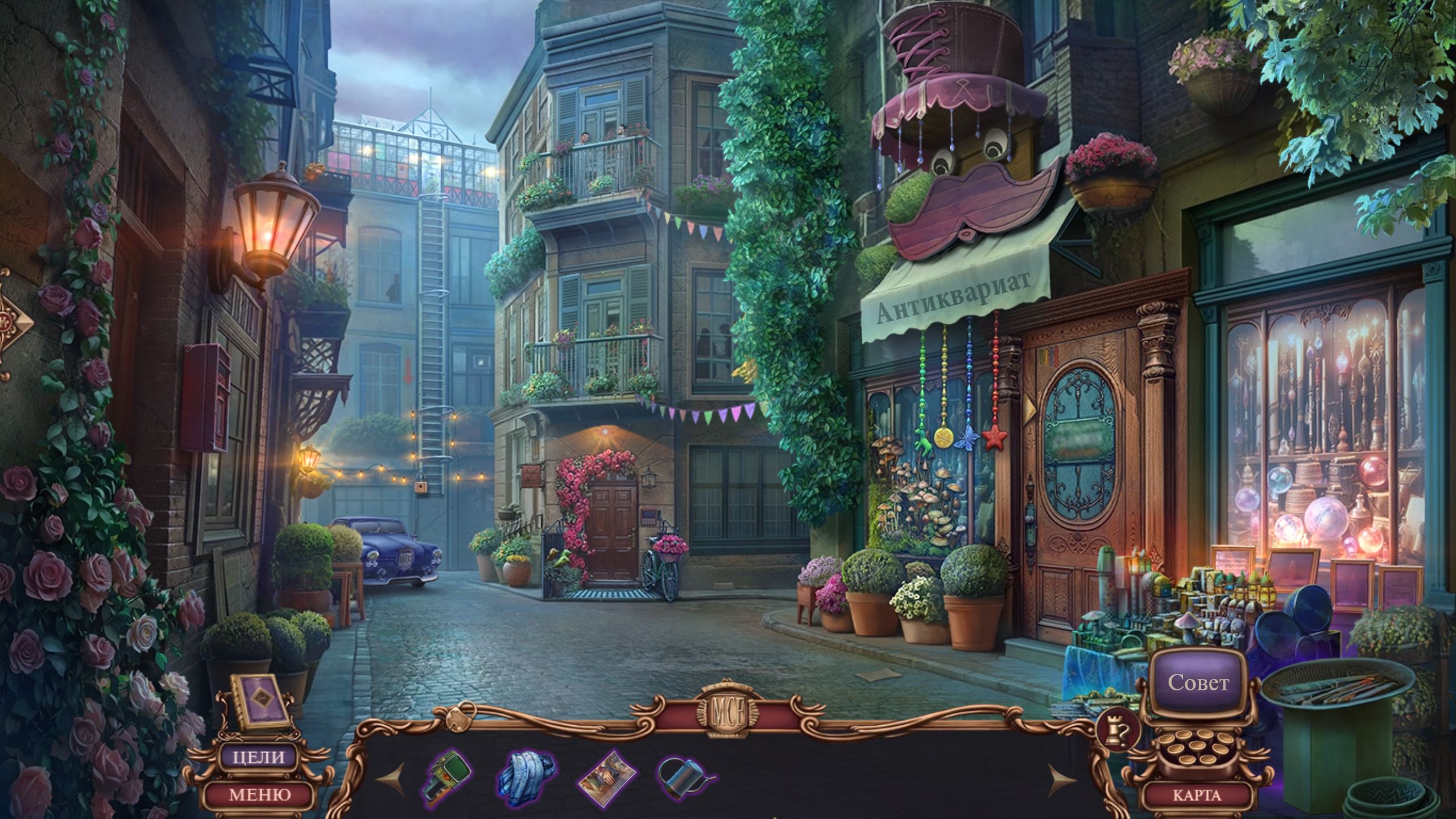Open the chess rook strategy guide
Screen dimensions: 1456x819
point(1118,730)
